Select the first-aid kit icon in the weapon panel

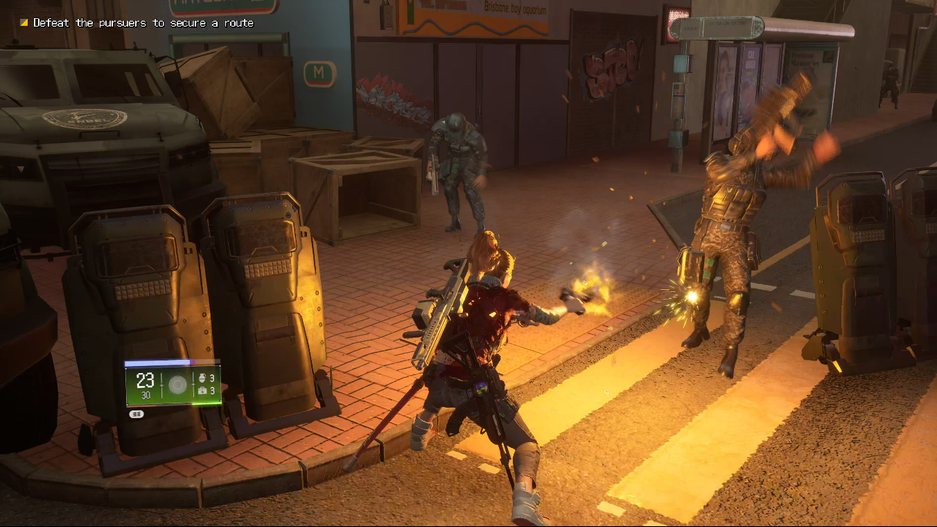pos(202,390)
